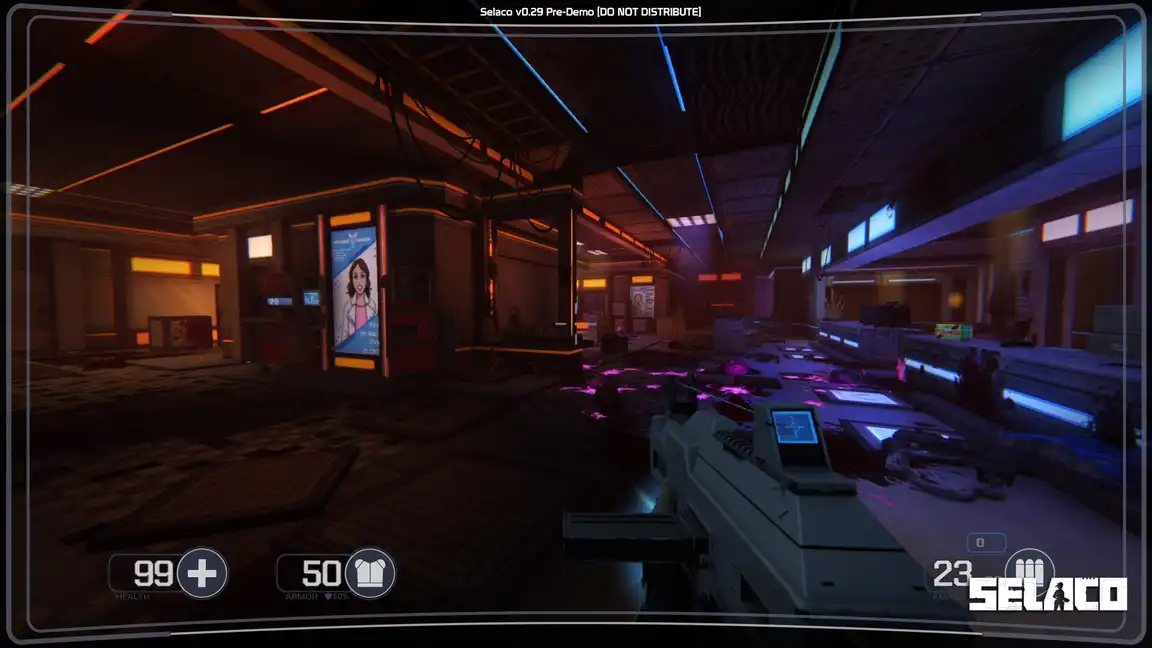The width and height of the screenshot is (1152, 648).
Task: Click the Selaco logo watermark
Action: (x=1047, y=595)
